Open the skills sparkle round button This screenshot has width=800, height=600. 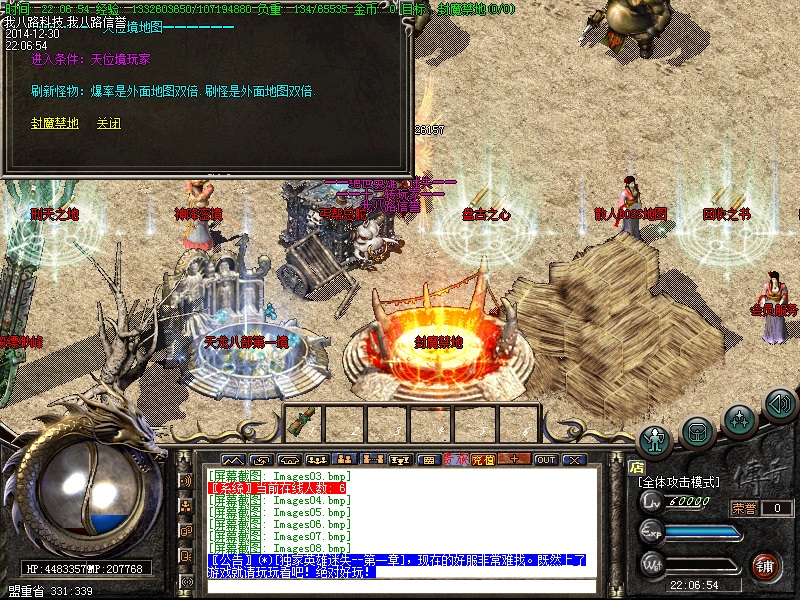point(738,418)
